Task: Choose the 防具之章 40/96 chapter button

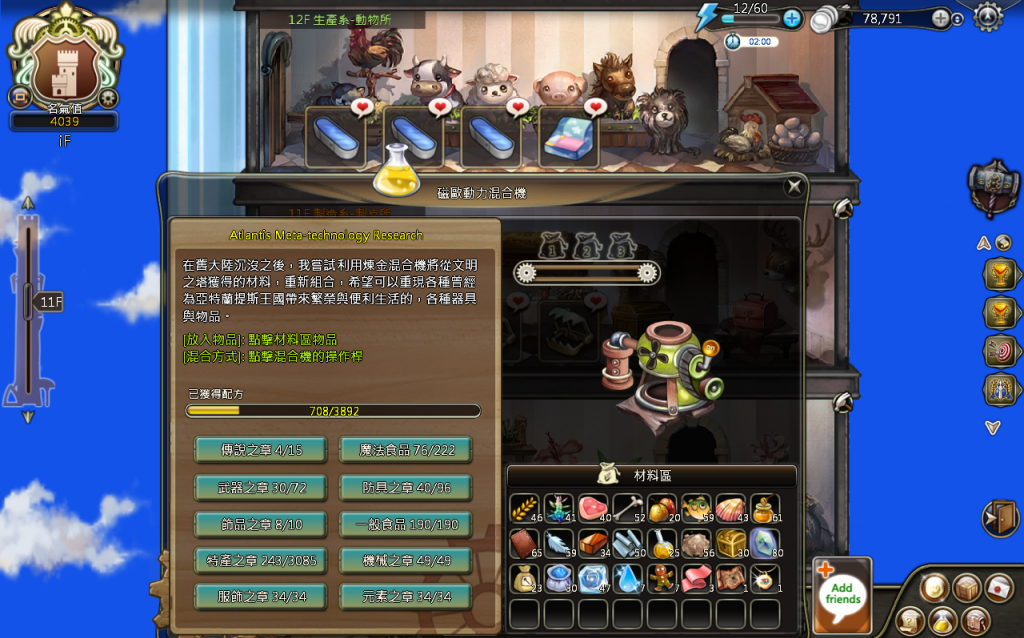Action: [405, 487]
